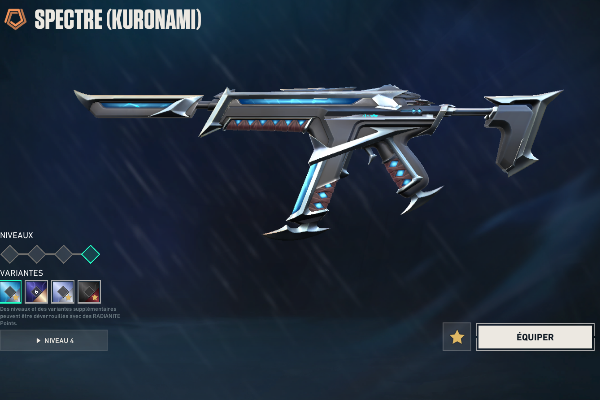Pick the white and silver variant
Image resolution: width=600 pixels, height=400 pixels.
(63, 292)
